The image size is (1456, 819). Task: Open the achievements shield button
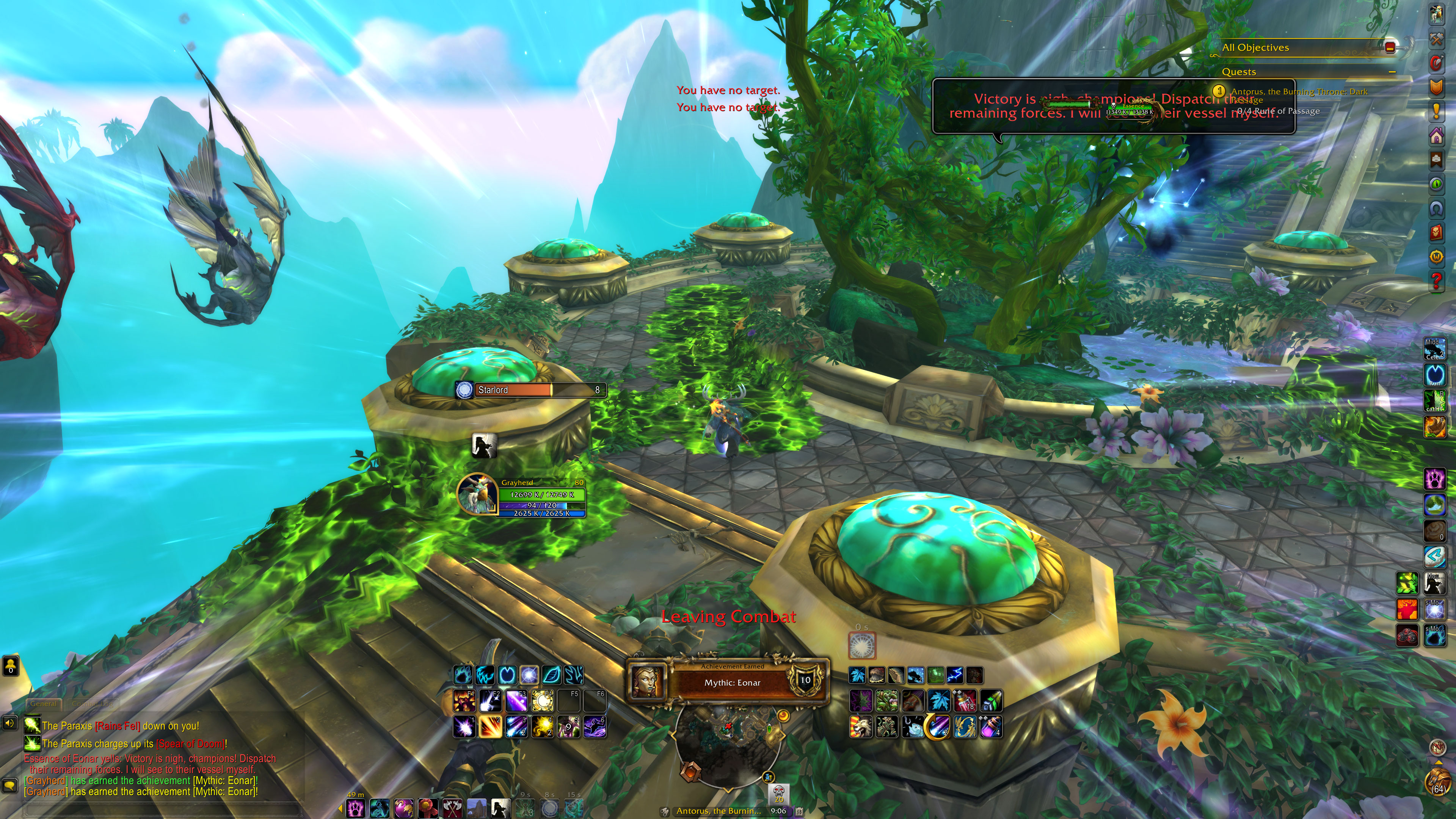(1437, 87)
